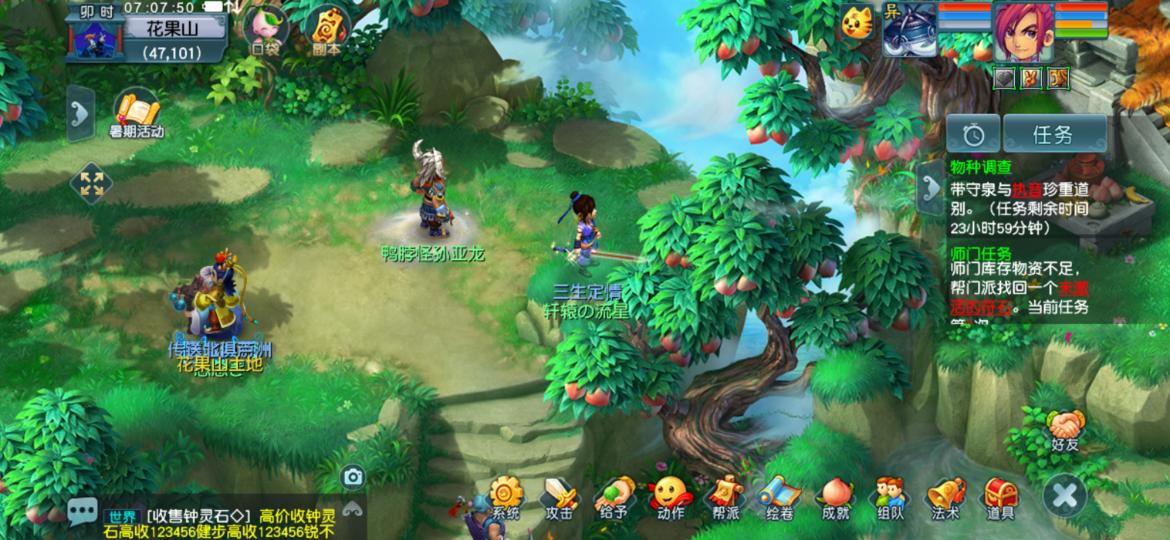Viewport: 1170px width, 540px height.
Task: Open the 成就 achievements panel
Action: pyautogui.click(x=834, y=497)
